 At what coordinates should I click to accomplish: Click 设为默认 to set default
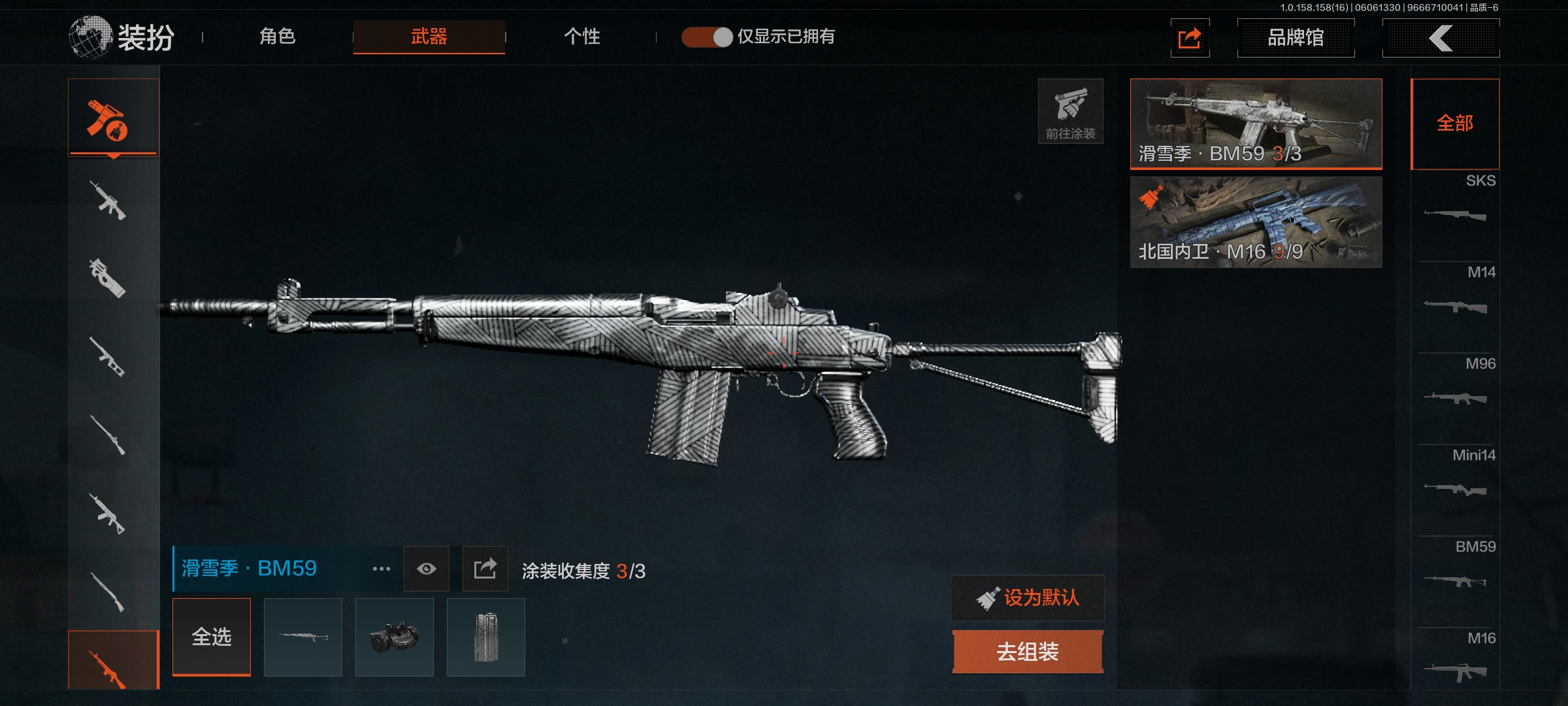[1028, 597]
